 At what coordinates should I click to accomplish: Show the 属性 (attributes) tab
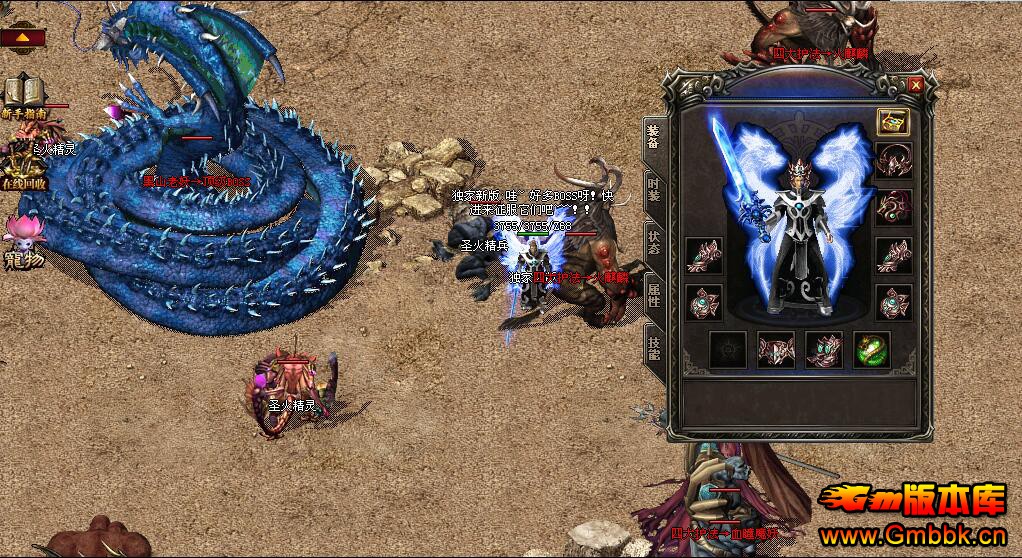coord(653,295)
